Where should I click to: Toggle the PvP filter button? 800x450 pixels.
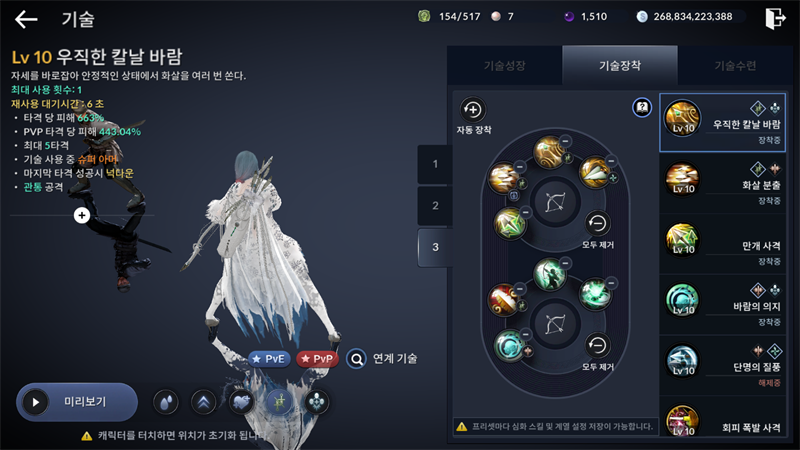[317, 358]
